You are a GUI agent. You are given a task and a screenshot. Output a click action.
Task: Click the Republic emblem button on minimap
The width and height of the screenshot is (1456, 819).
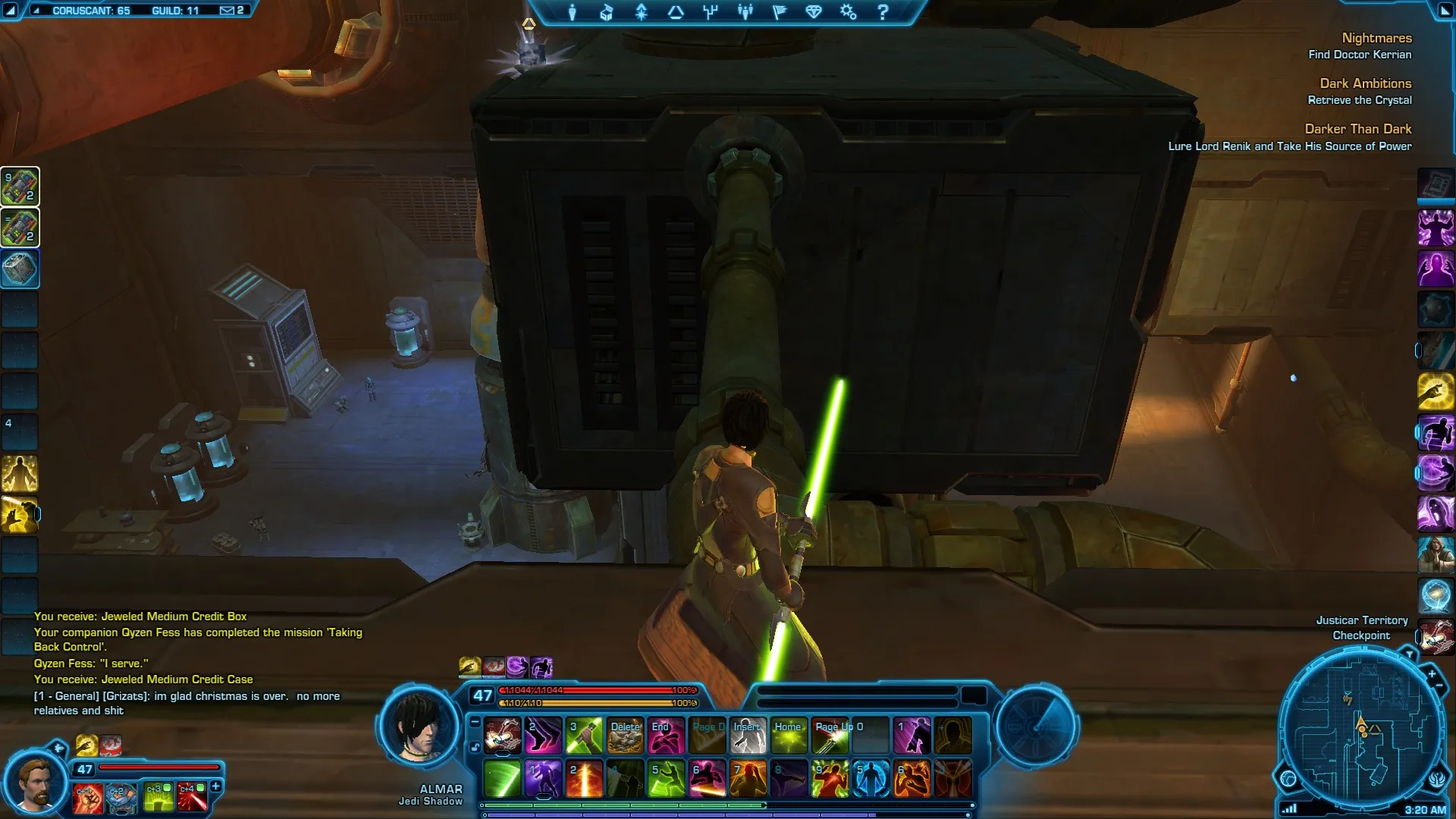[x=1438, y=779]
